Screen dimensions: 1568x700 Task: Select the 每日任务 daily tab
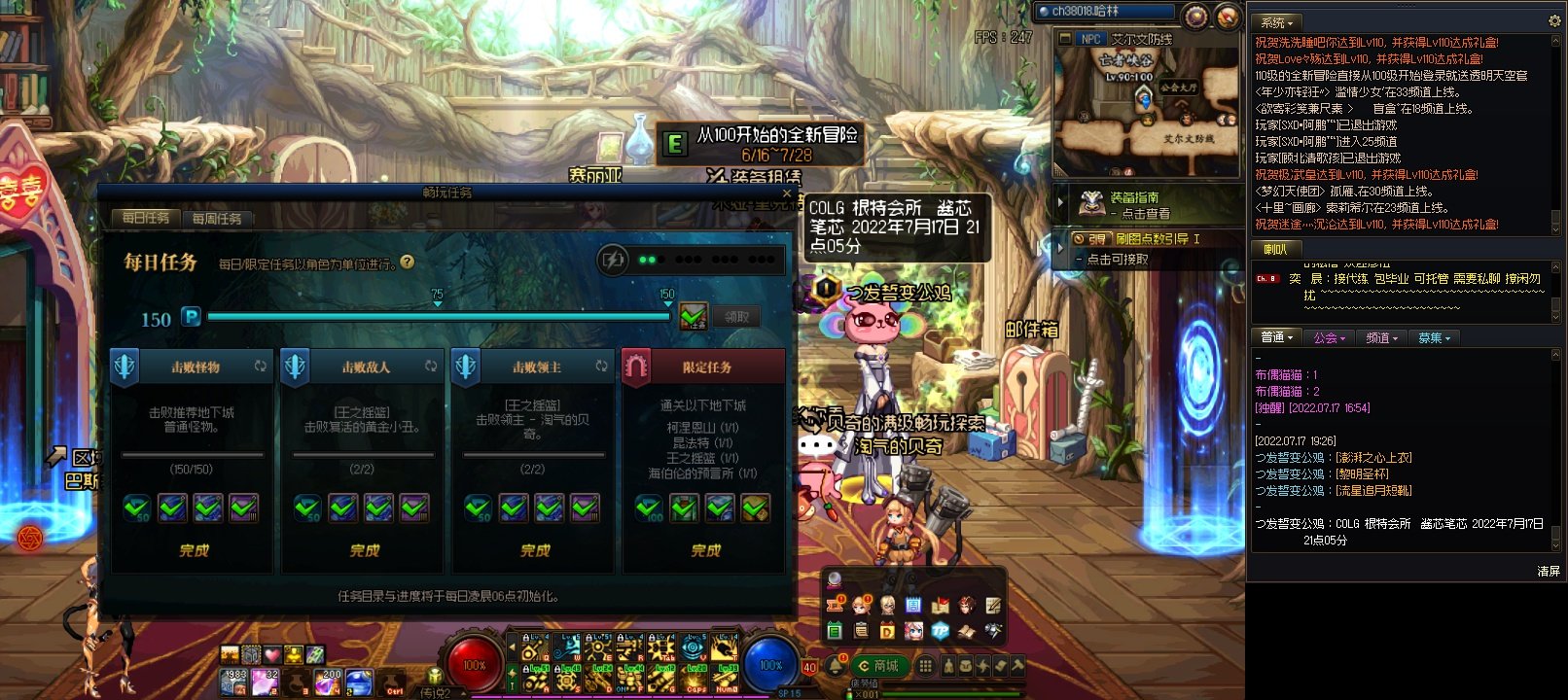click(x=146, y=218)
